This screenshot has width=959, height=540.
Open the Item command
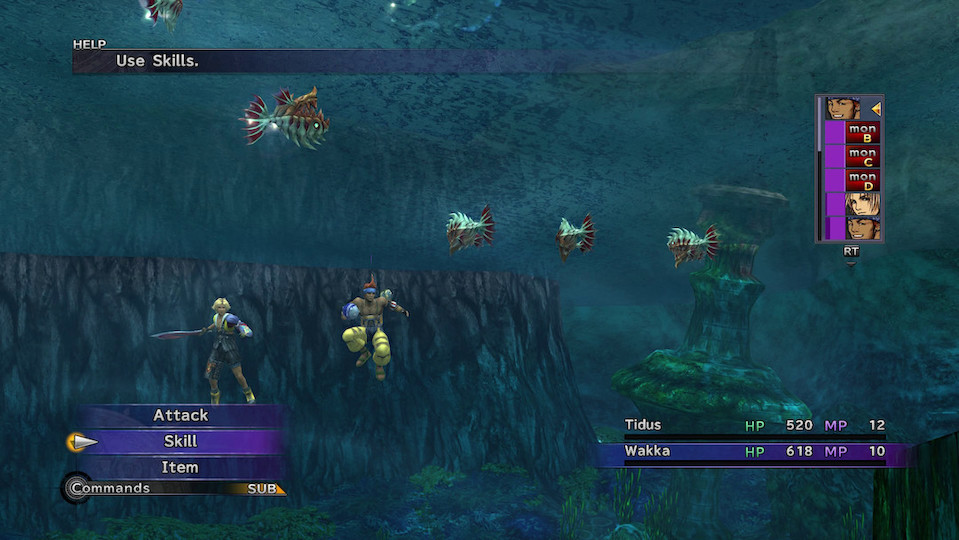[x=181, y=467]
